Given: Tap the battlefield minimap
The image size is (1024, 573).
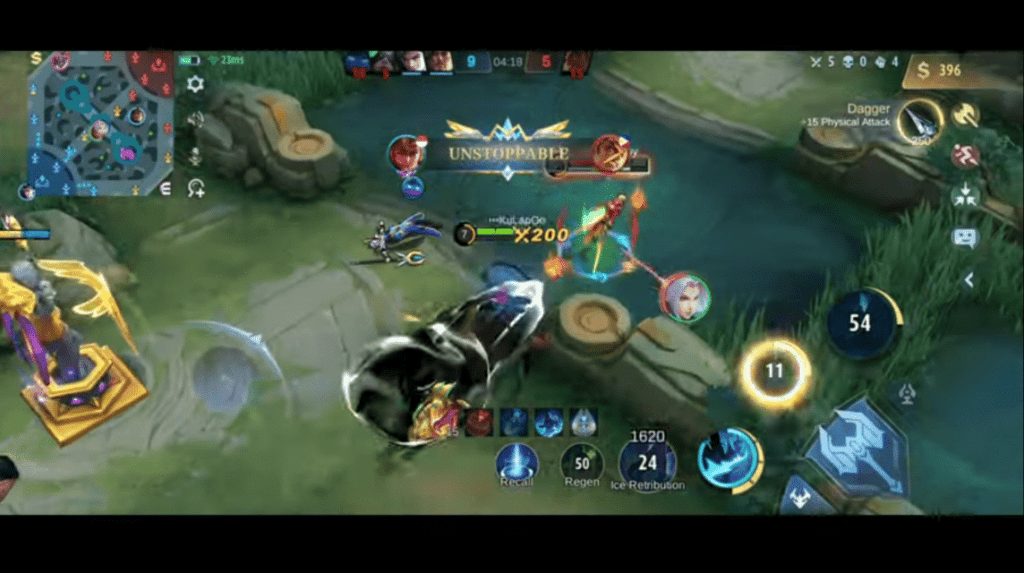Looking at the screenshot, I should [100, 124].
